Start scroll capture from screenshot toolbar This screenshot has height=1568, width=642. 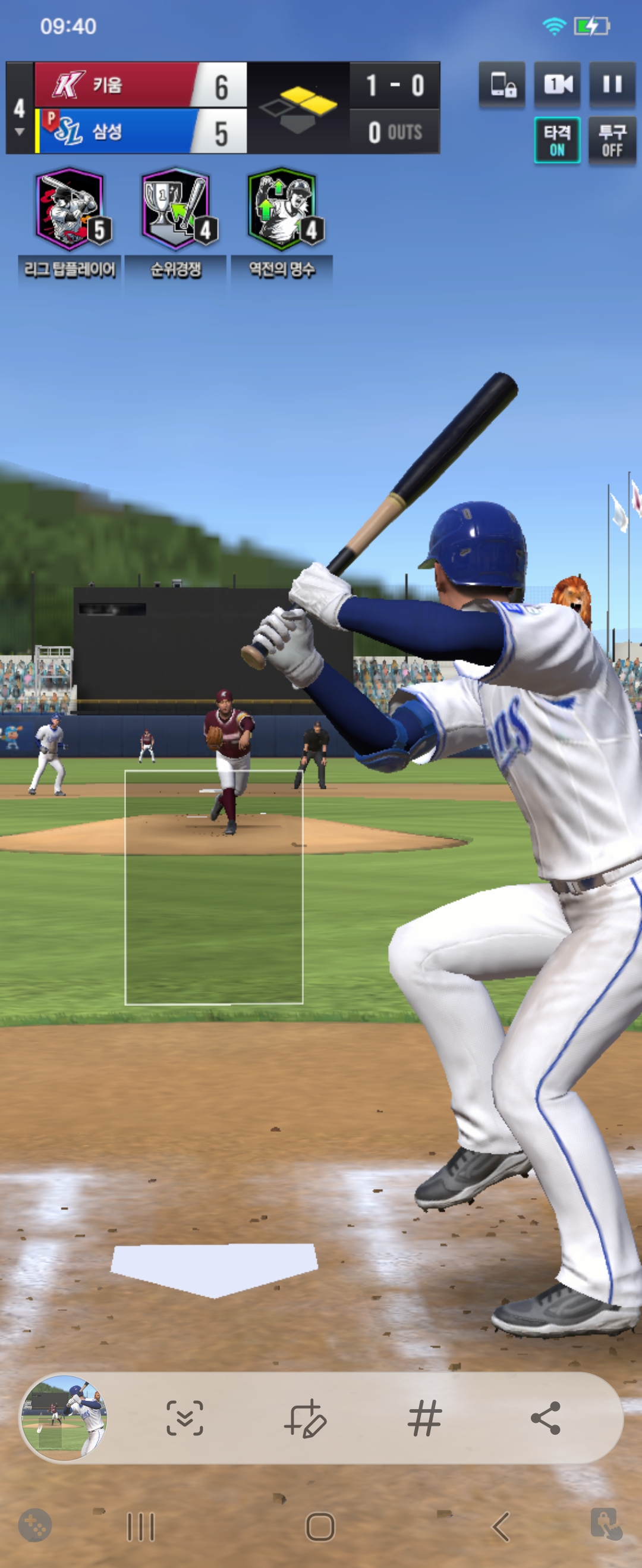[185, 1418]
